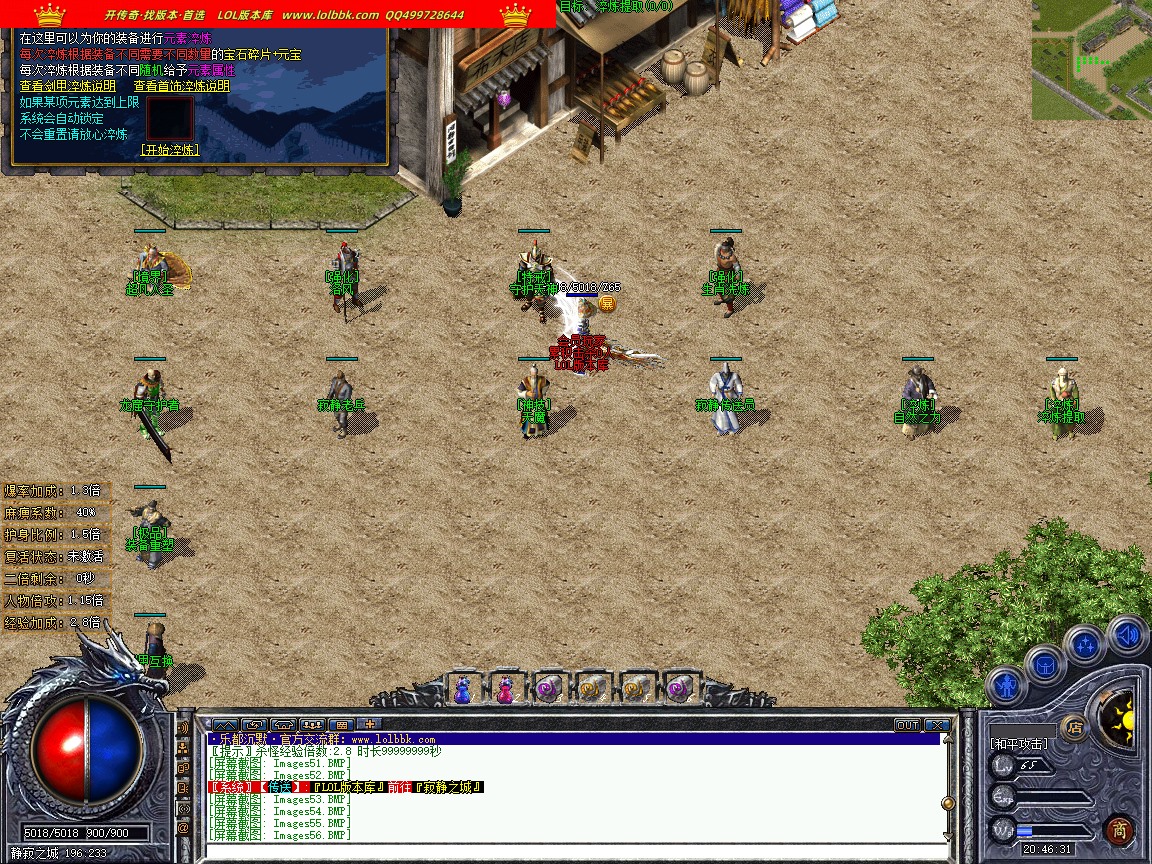Image resolution: width=1152 pixels, height=864 pixels.
Task: Use the red potion in the hotbar
Action: point(506,689)
